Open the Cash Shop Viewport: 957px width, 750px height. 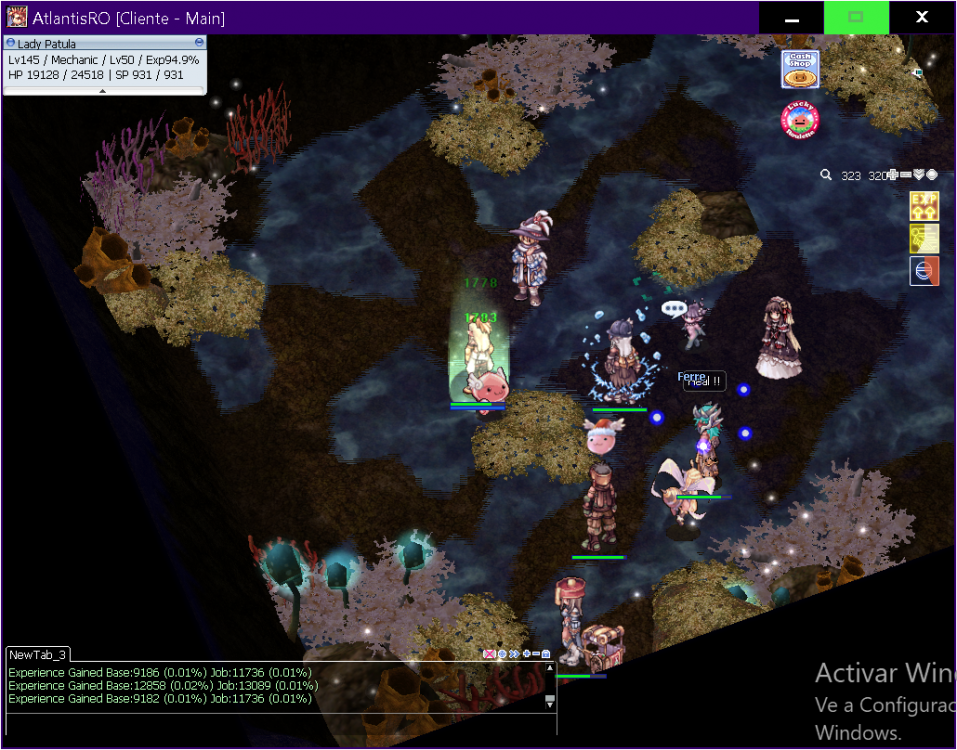point(799,70)
